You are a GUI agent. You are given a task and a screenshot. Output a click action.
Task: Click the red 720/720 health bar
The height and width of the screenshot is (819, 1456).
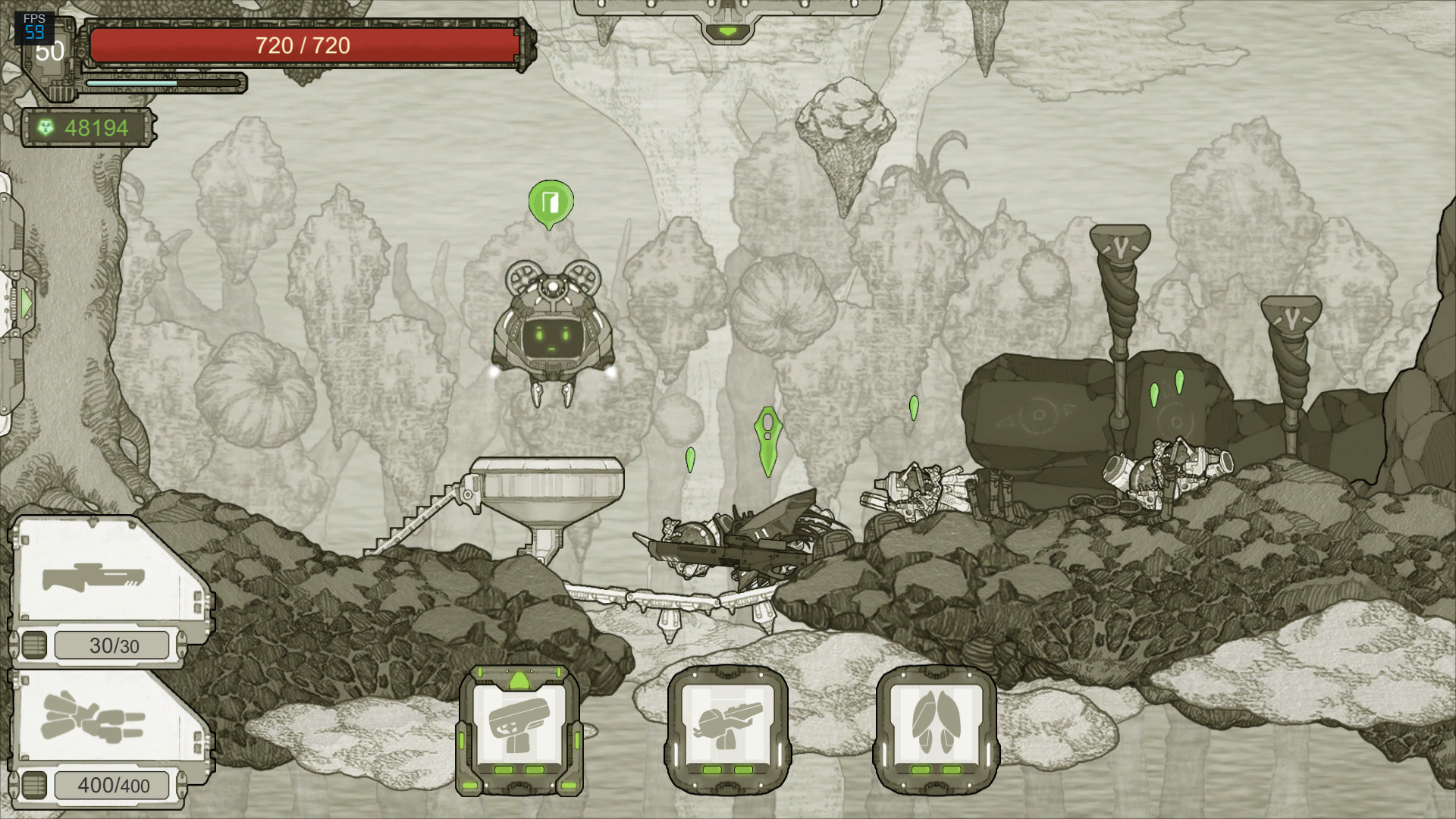point(303,44)
